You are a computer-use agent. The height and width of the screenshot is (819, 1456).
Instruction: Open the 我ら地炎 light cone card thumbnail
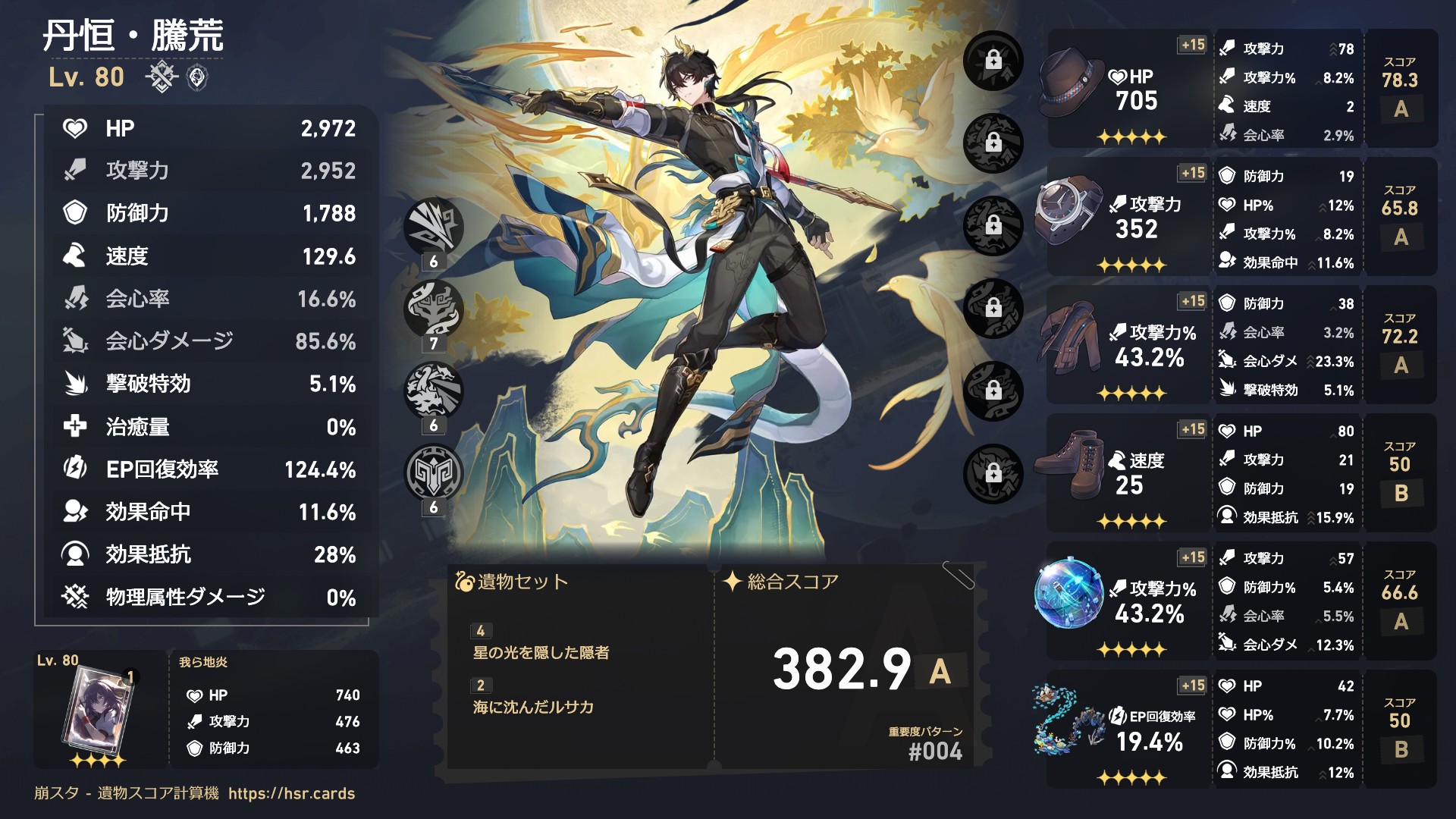100,711
